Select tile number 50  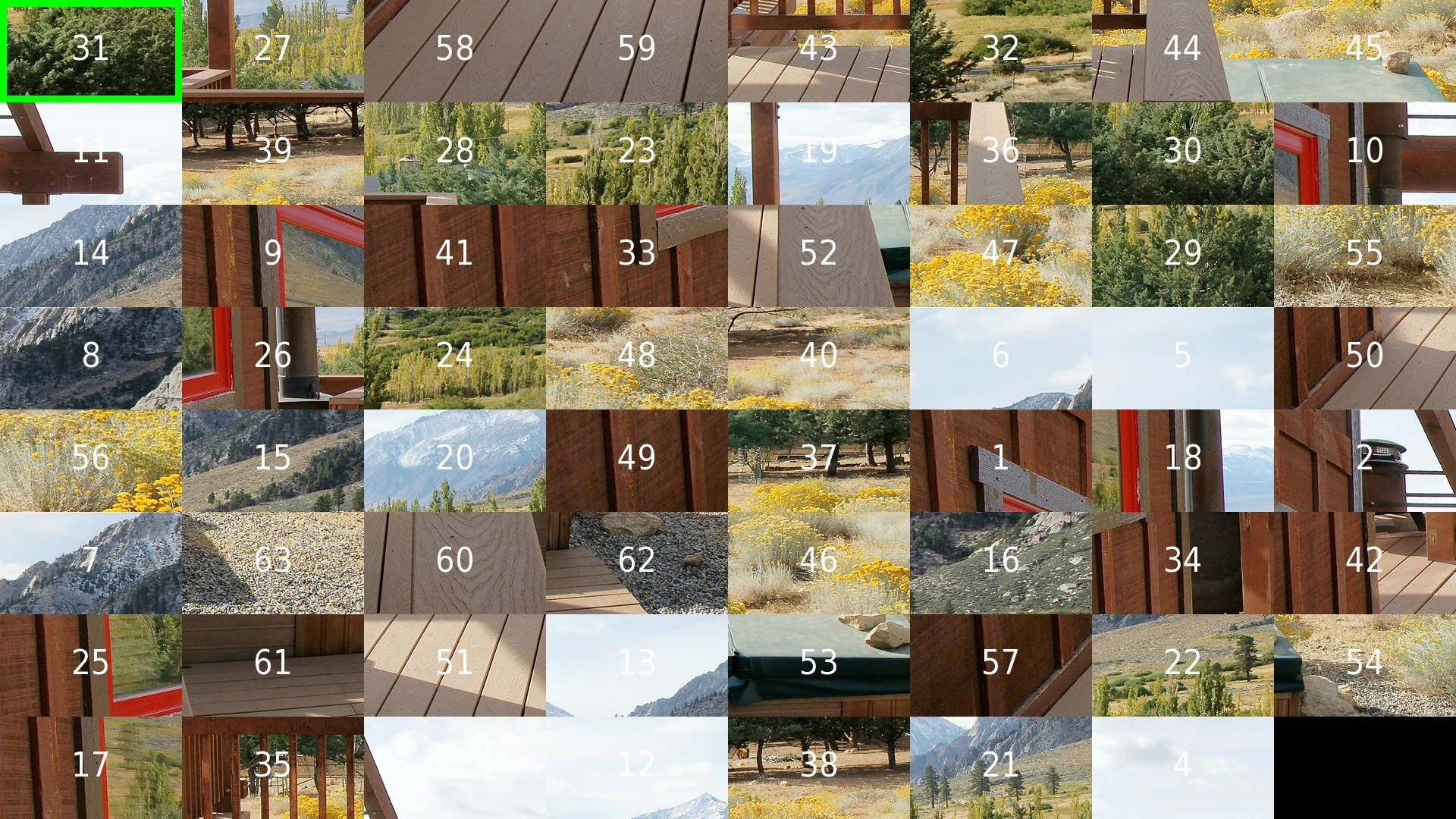[1365, 358]
